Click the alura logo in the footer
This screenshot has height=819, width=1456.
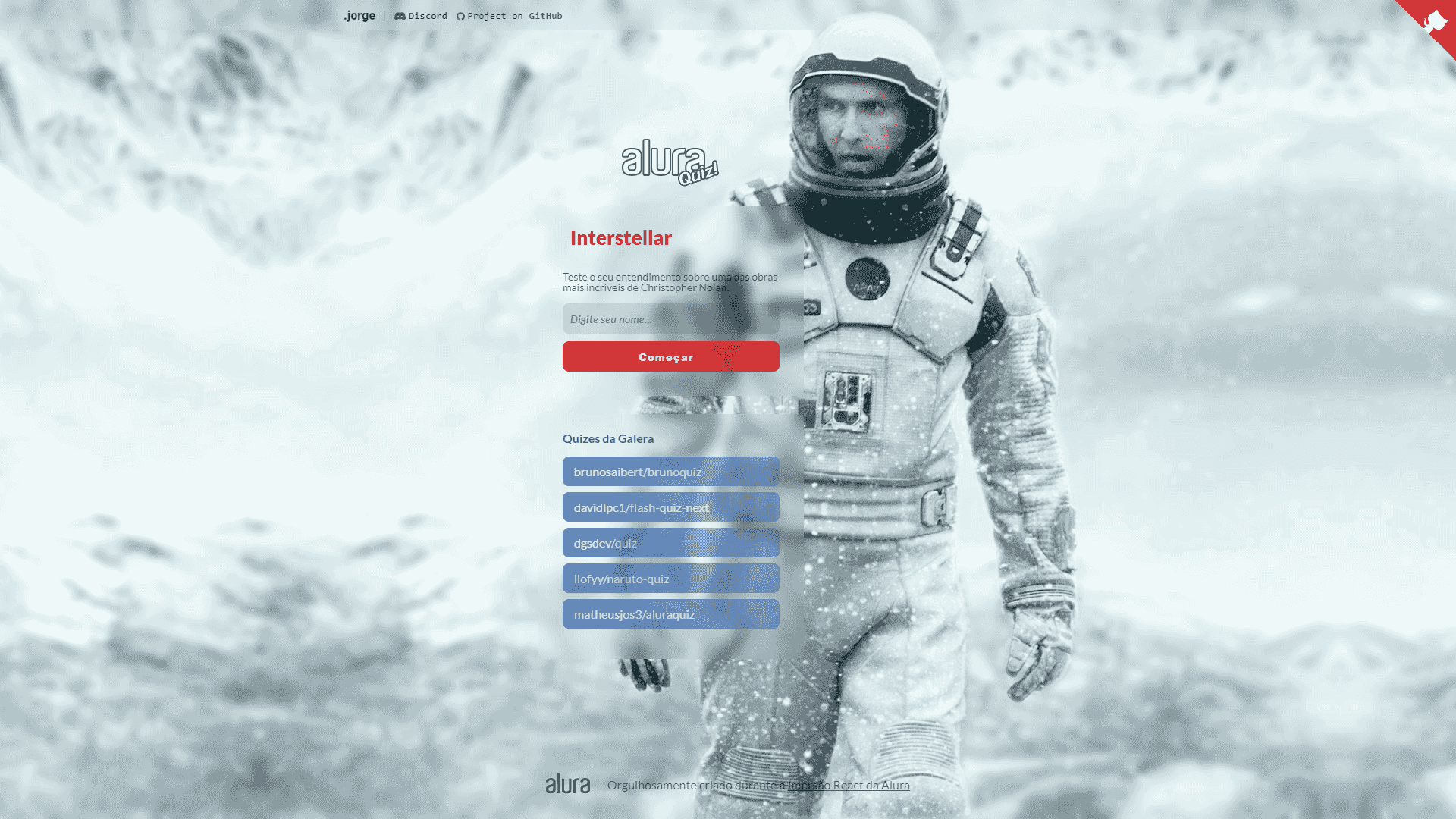(x=569, y=783)
